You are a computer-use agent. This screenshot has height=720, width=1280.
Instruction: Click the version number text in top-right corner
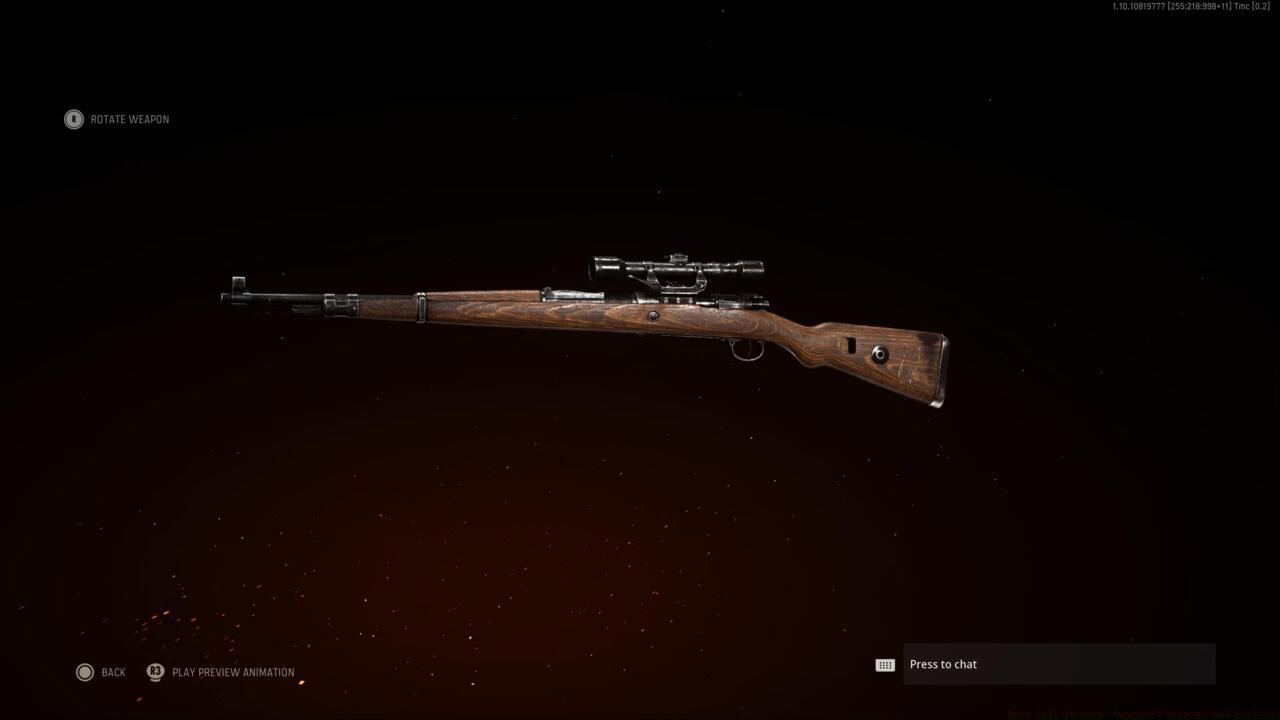point(1190,8)
